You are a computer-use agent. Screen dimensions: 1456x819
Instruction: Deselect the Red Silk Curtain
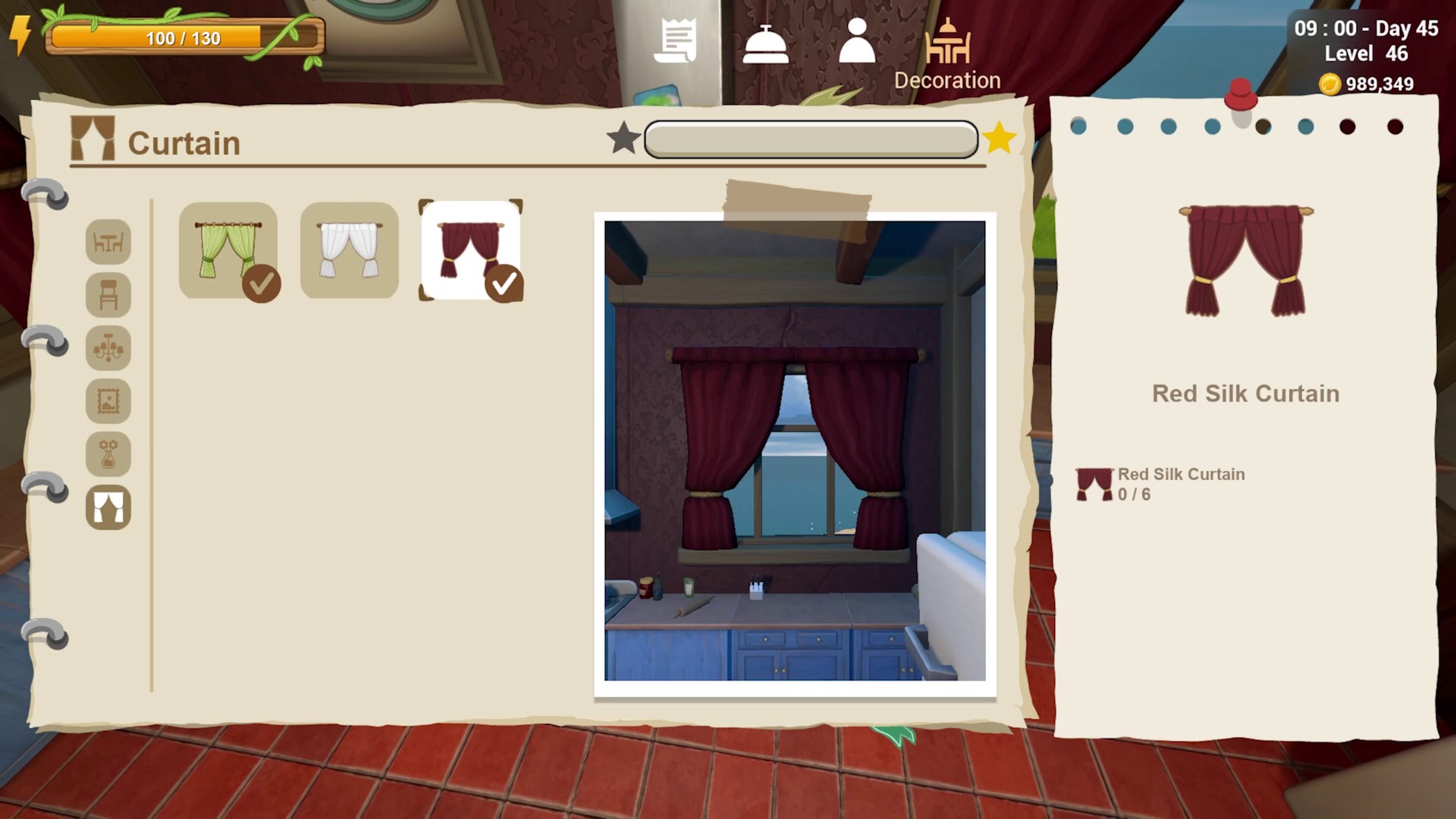[x=469, y=250]
